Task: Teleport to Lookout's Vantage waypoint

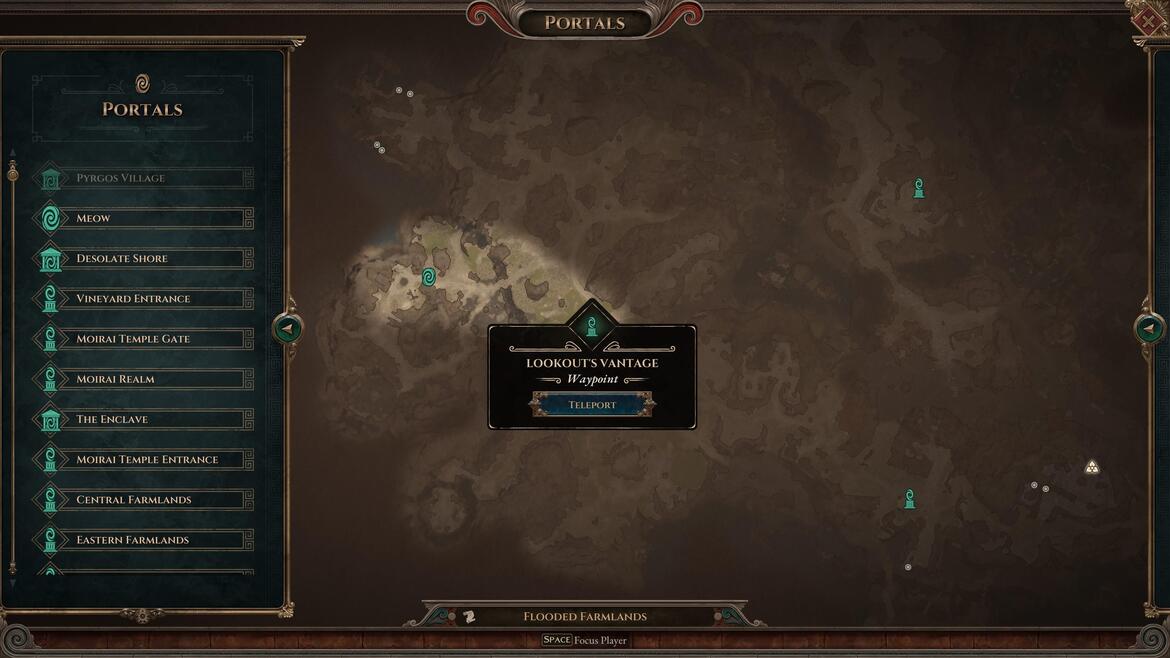Action: tap(592, 404)
